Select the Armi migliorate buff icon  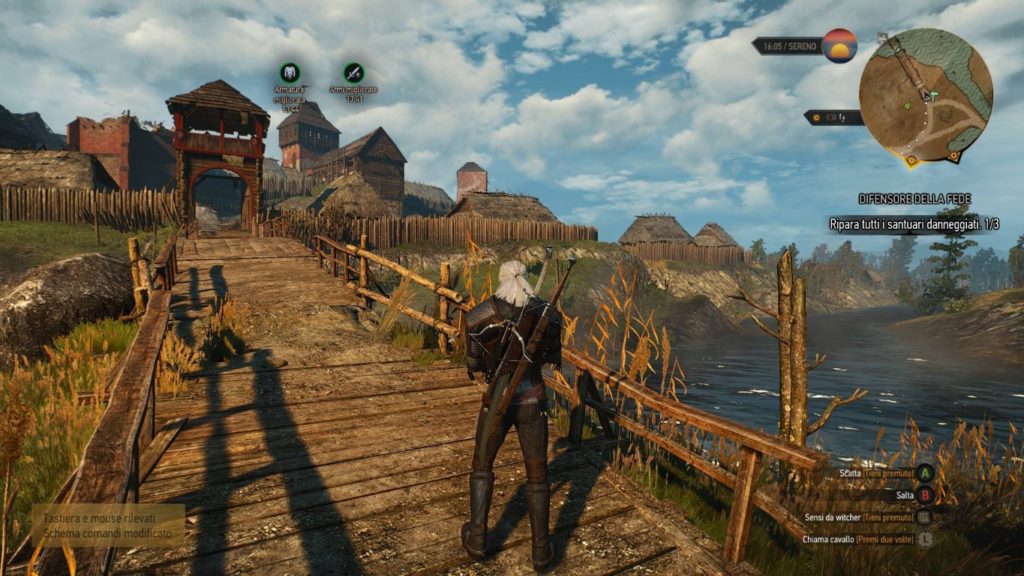tap(353, 72)
